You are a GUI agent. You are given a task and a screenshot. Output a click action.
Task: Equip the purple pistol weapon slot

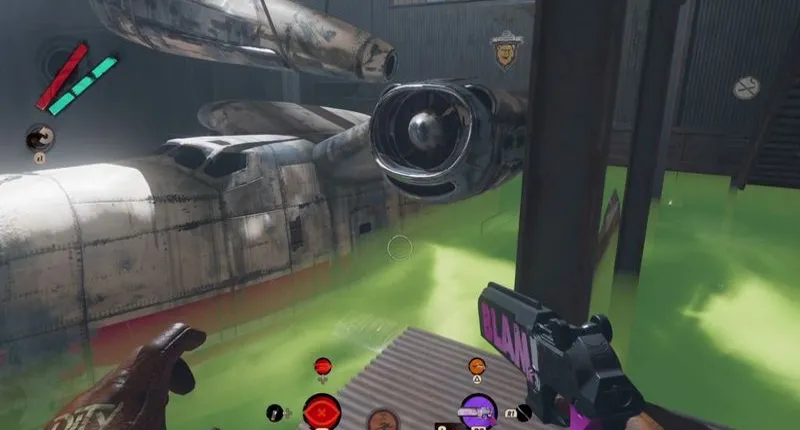coord(477,411)
